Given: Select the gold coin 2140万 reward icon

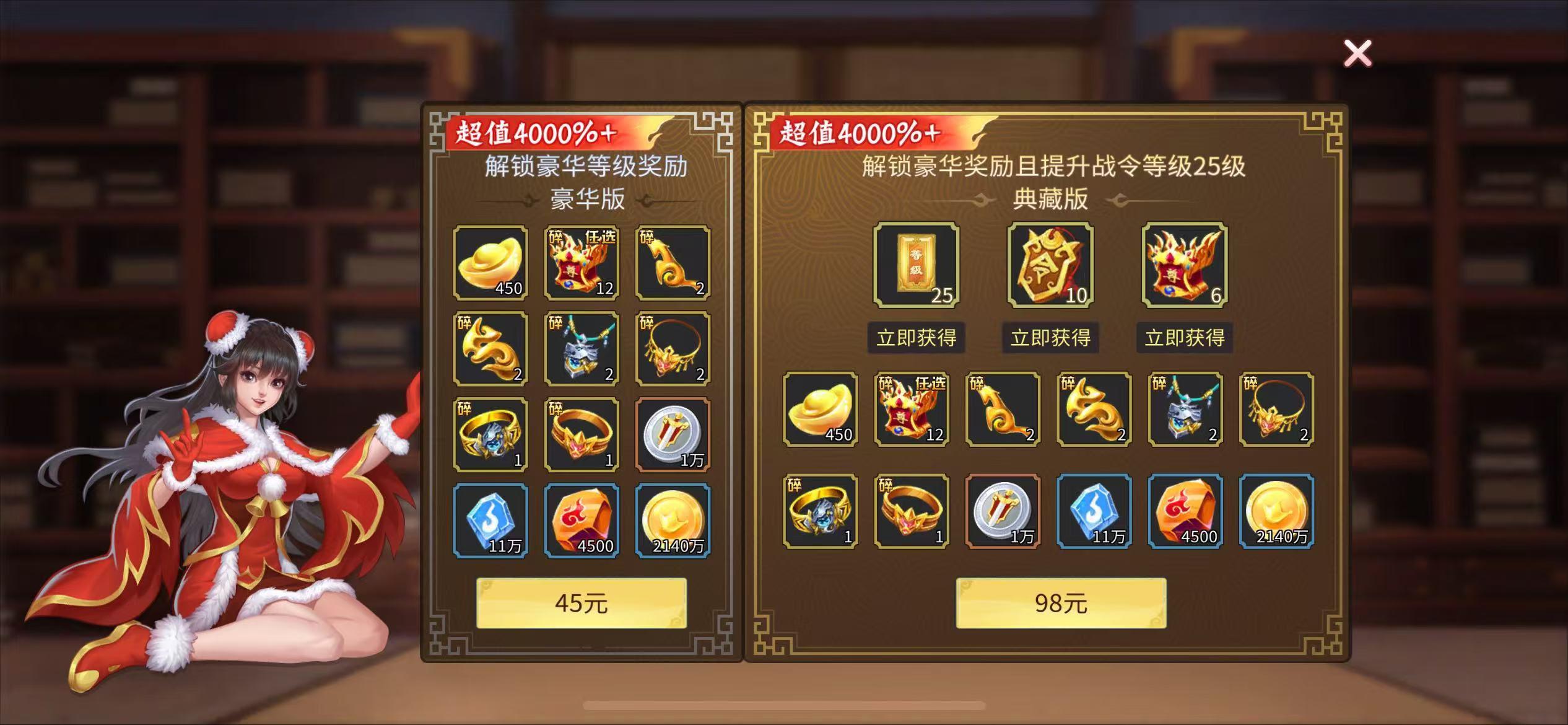Looking at the screenshot, I should point(672,521).
